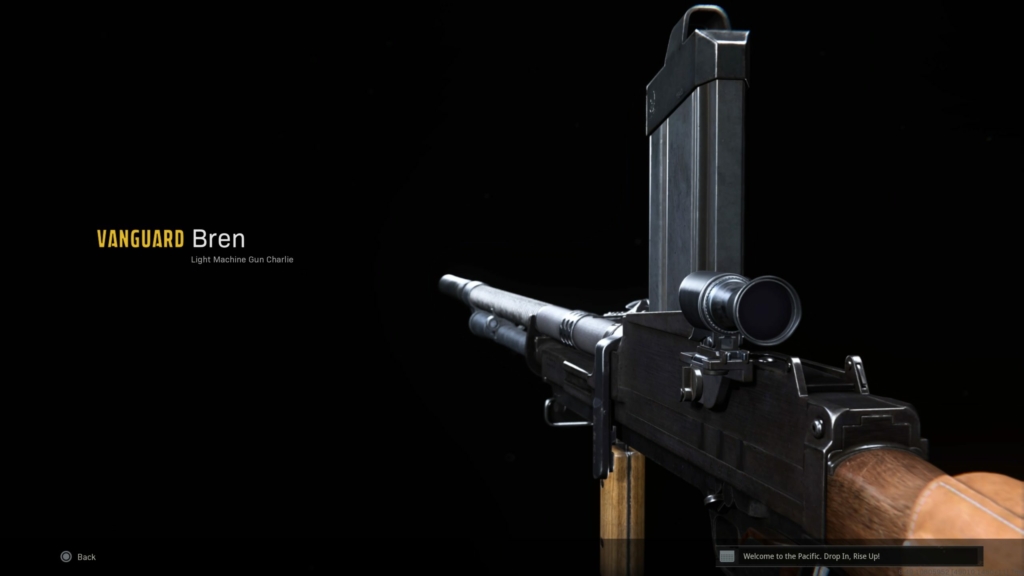Go back using the Back button
This screenshot has width=1024, height=576.
78,557
